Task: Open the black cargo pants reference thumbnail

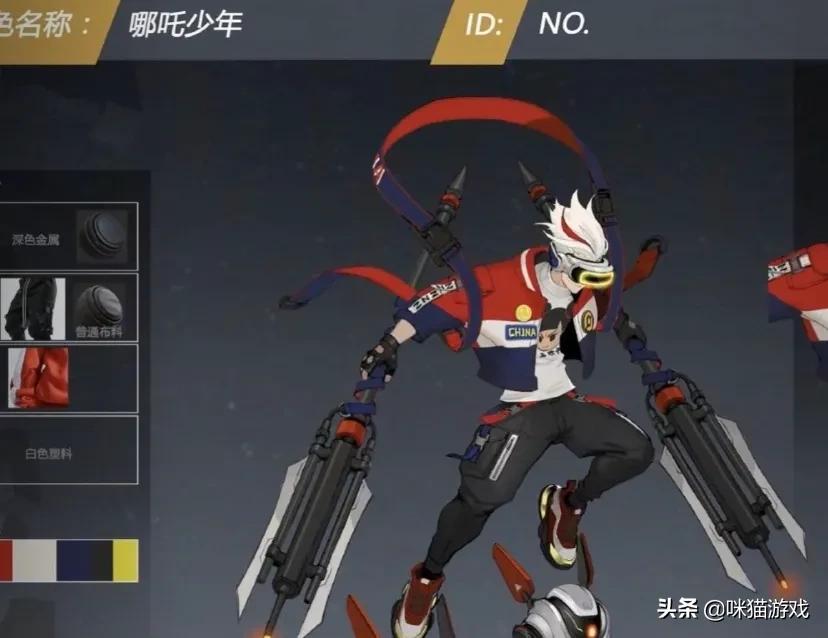Action: [x=32, y=308]
